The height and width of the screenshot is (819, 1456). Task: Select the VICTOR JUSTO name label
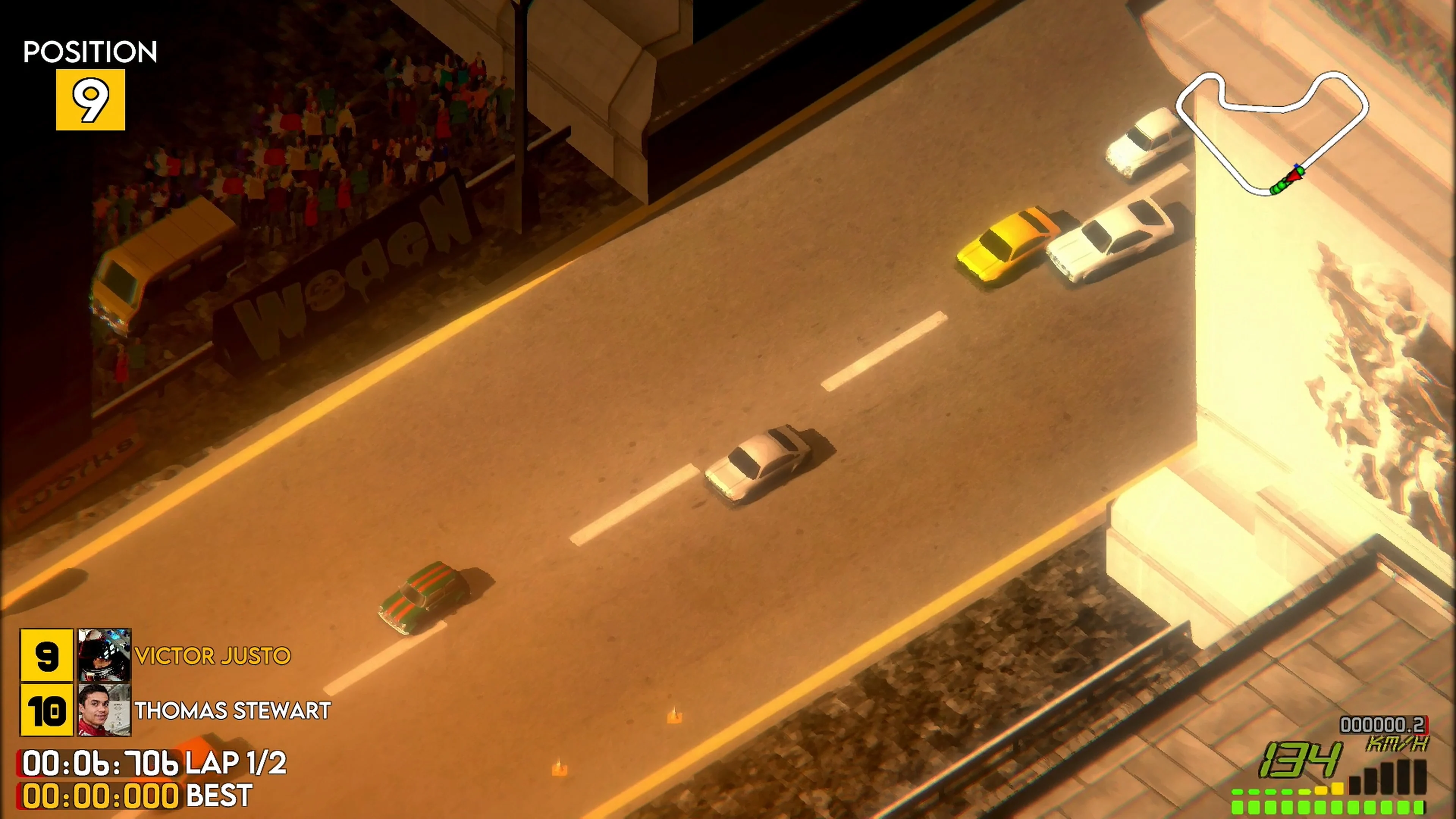(x=213, y=656)
